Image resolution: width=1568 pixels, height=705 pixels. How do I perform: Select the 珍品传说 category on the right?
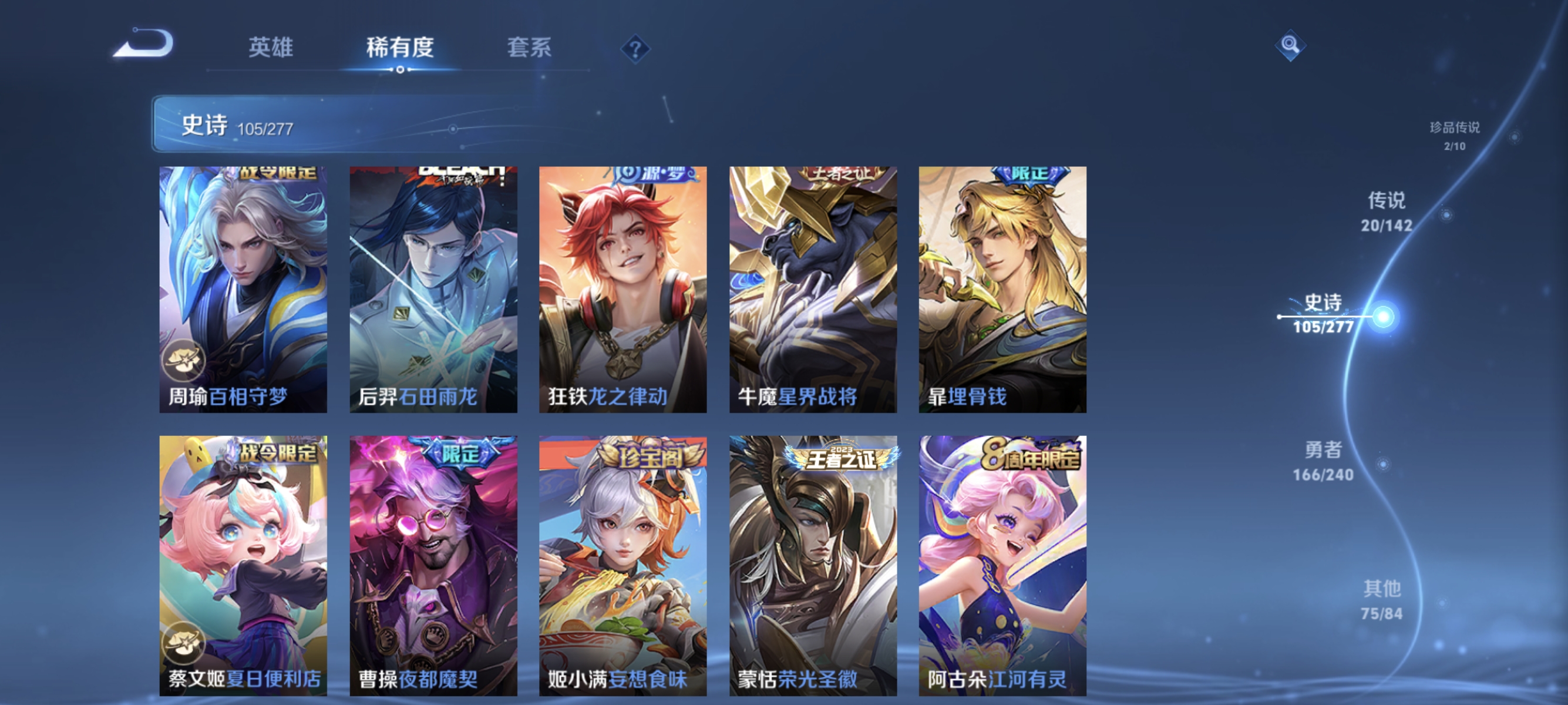click(1455, 136)
